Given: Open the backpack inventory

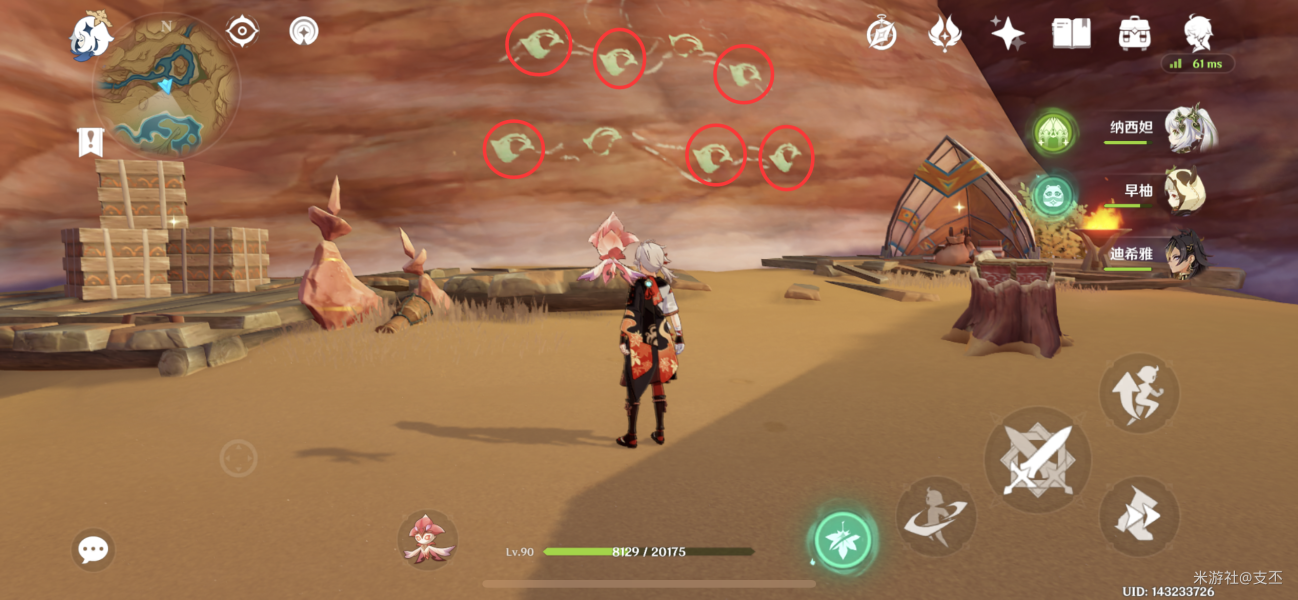Looking at the screenshot, I should tap(1134, 34).
